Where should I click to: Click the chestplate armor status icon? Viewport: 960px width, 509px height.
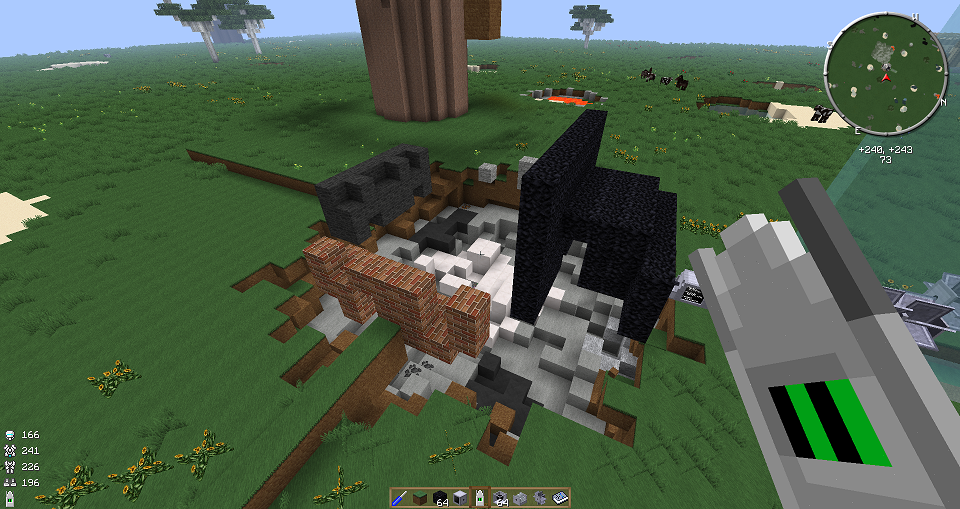tap(10, 451)
